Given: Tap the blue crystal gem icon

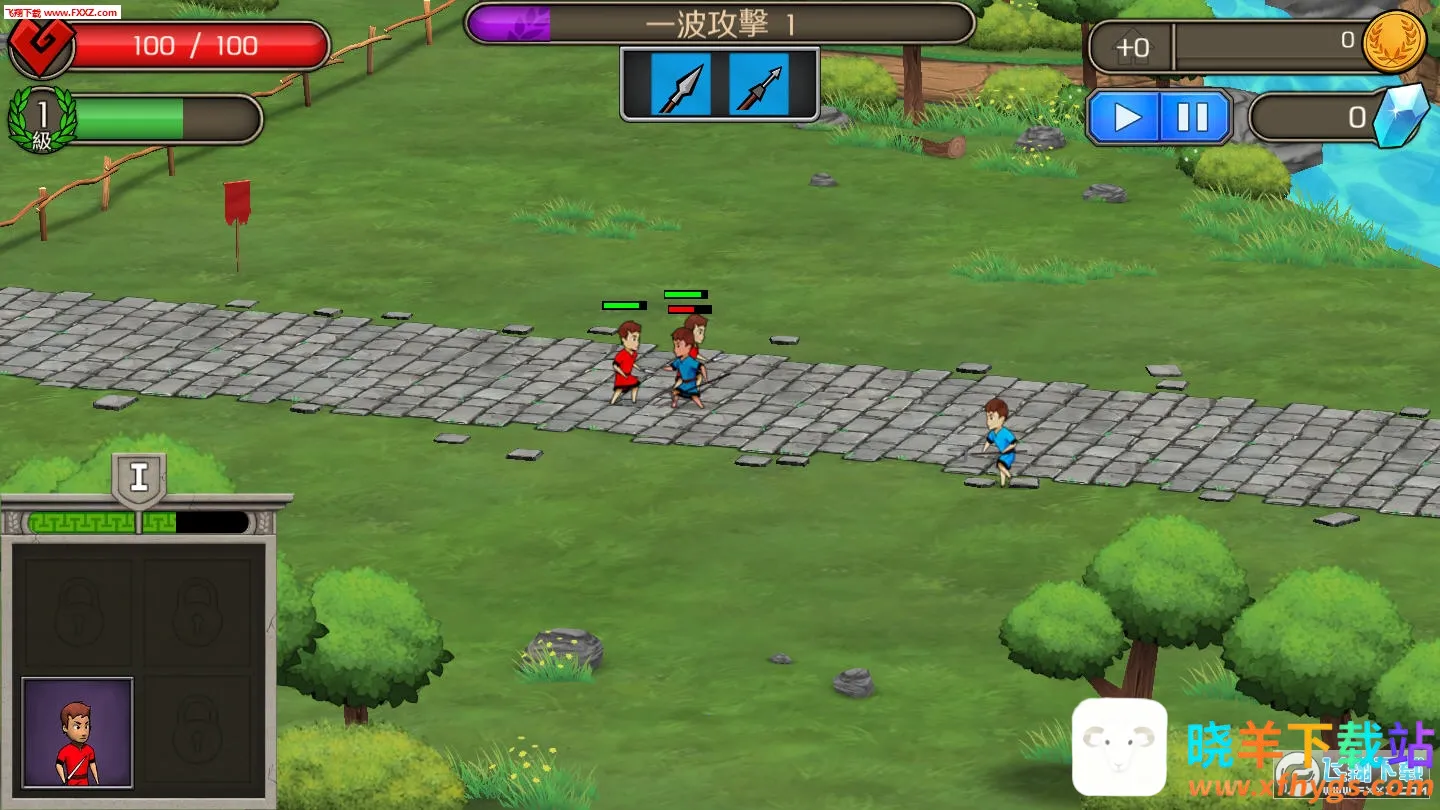Looking at the screenshot, I should (x=1400, y=115).
